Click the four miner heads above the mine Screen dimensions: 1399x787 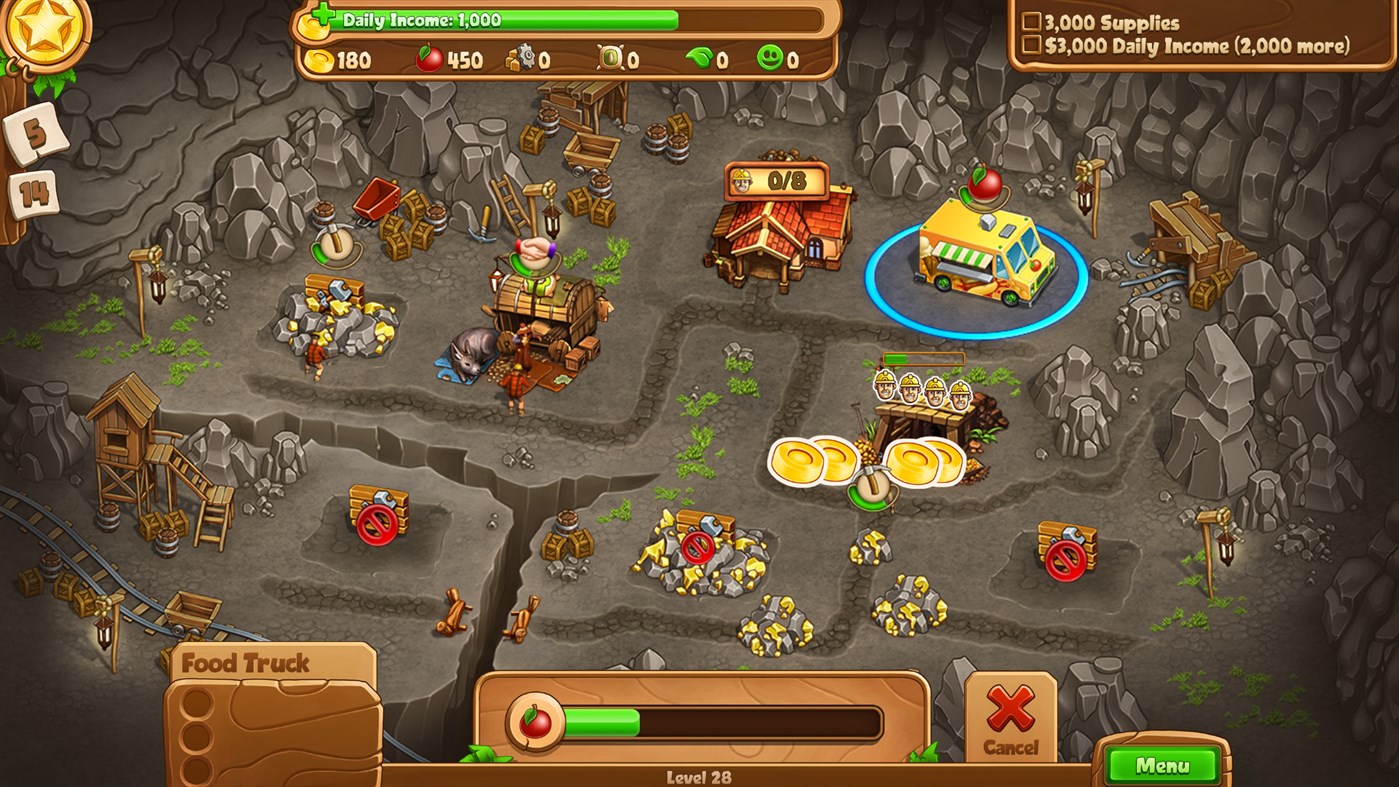pos(920,390)
